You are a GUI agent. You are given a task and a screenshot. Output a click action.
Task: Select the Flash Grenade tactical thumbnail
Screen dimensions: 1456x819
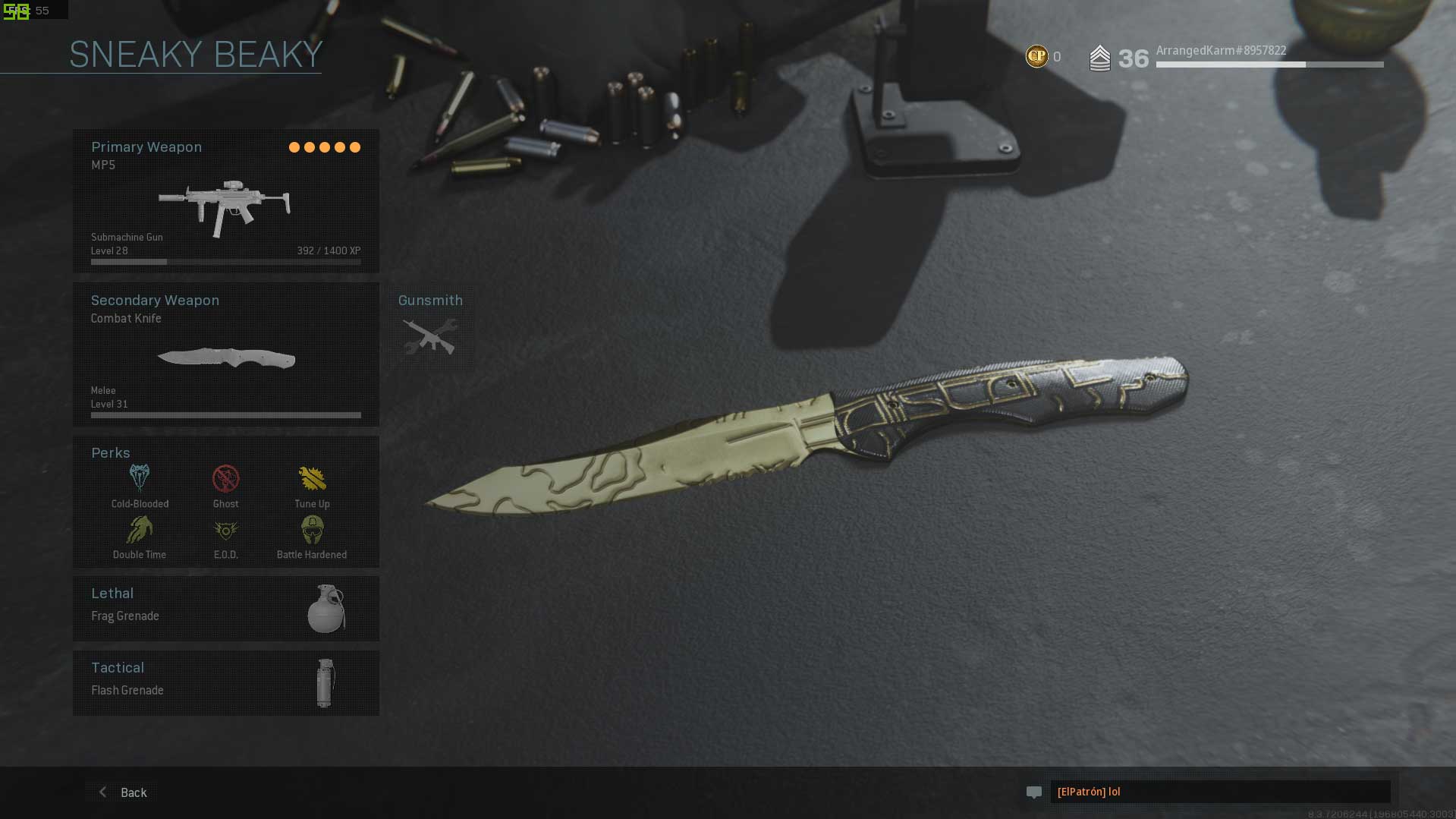point(325,682)
